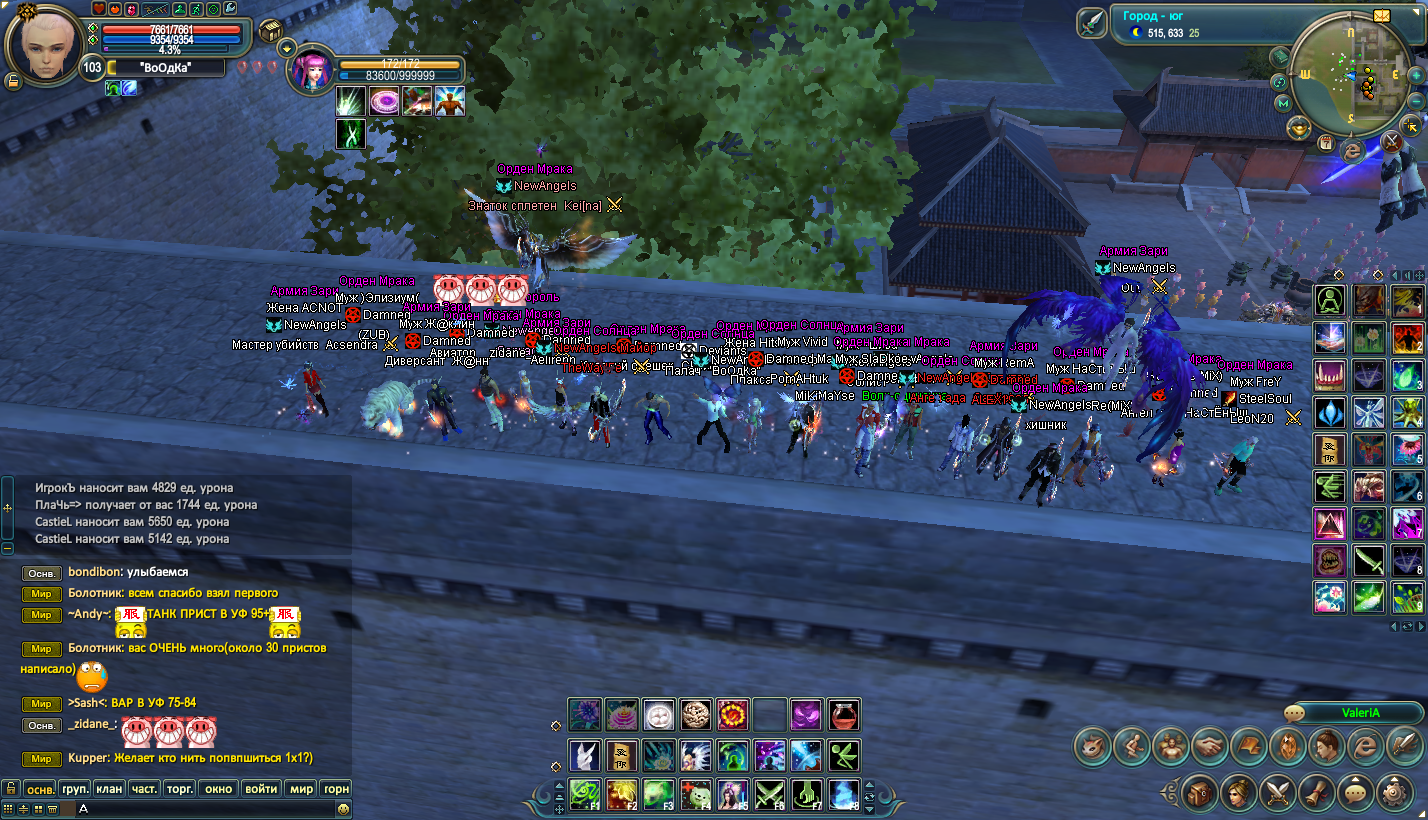The image size is (1428, 820).
Task: Select the 'торг.' chat channel tab
Action: 180,788
